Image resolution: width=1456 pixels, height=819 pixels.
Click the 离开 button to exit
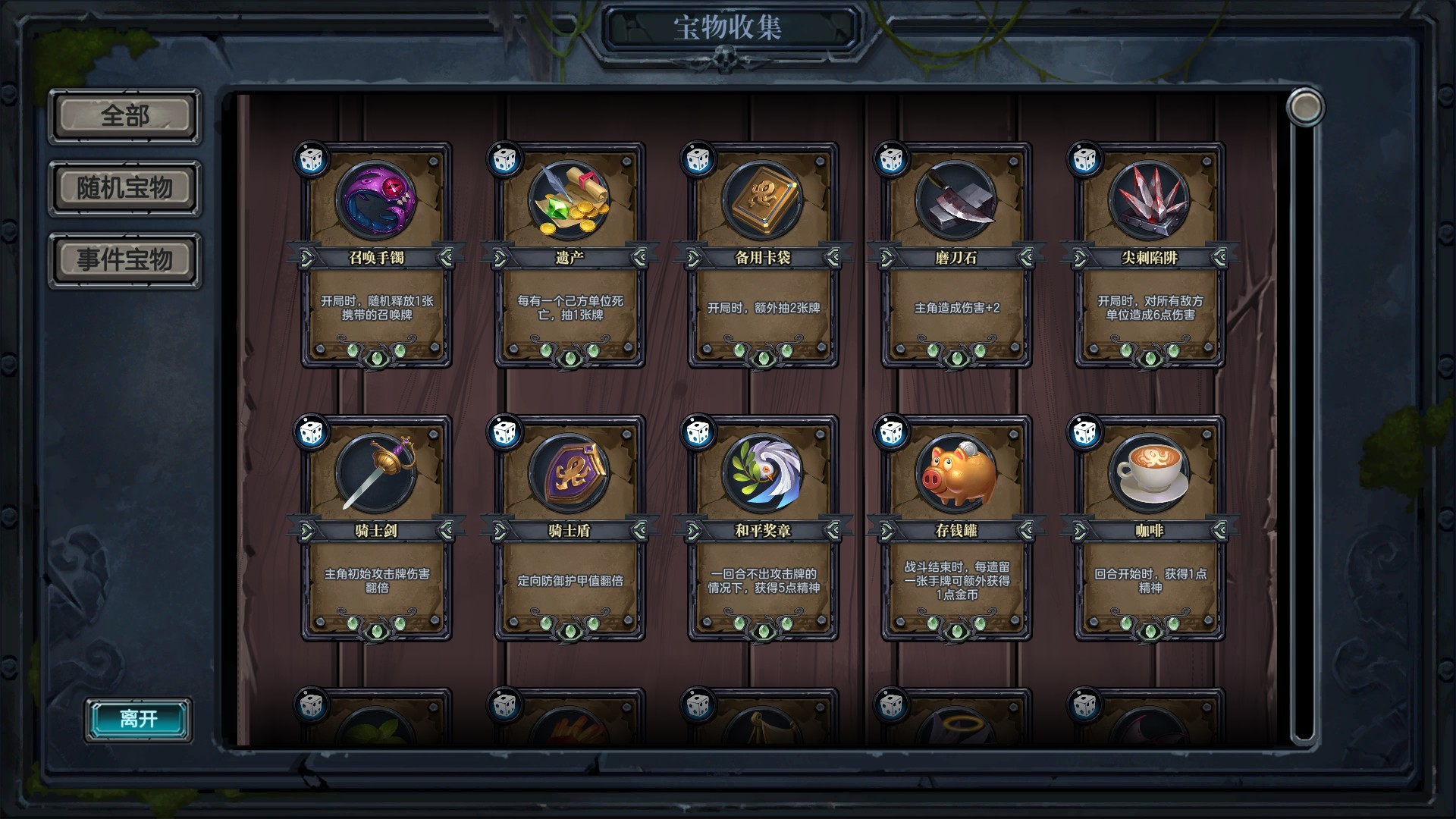138,719
